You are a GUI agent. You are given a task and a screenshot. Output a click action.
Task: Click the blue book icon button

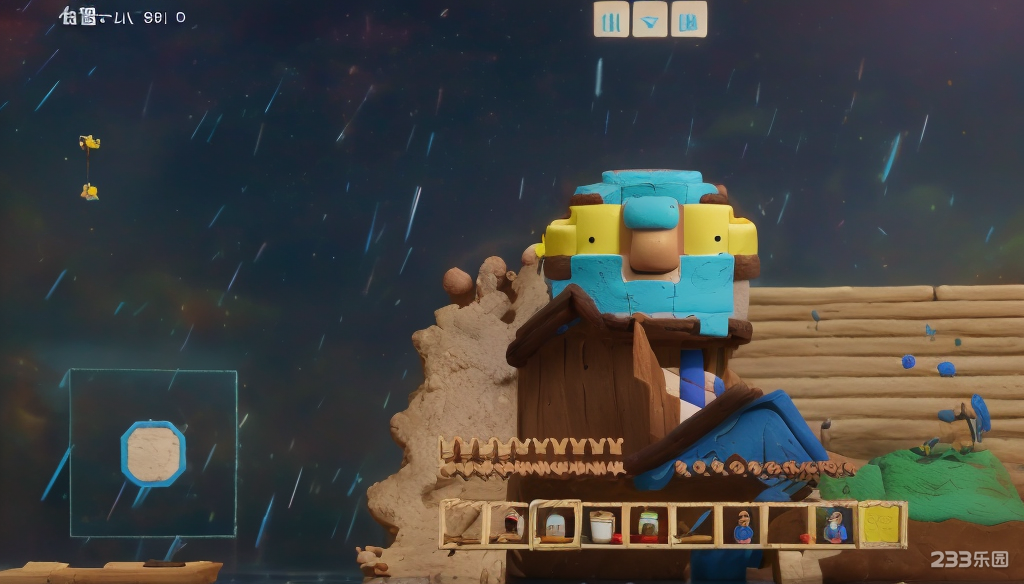pos(689,19)
